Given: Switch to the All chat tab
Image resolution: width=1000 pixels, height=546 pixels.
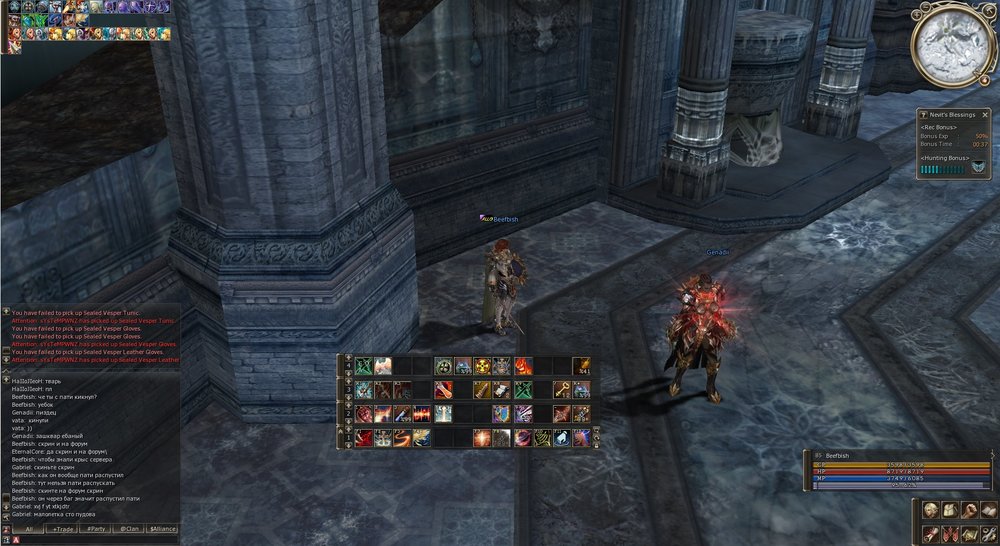Looking at the screenshot, I should [x=30, y=528].
